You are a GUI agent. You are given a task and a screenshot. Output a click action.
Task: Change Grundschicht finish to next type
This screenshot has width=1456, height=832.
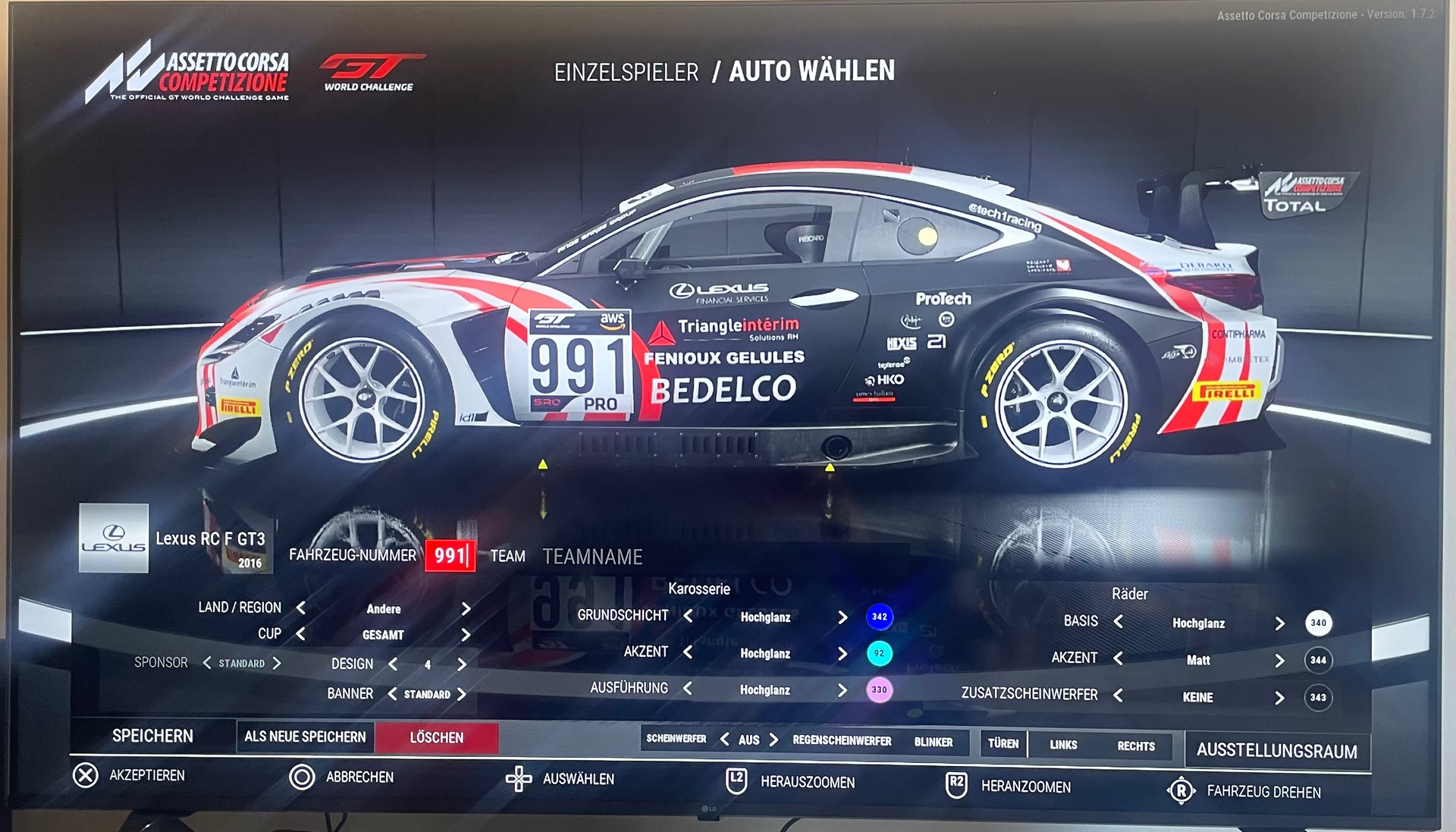click(x=843, y=617)
